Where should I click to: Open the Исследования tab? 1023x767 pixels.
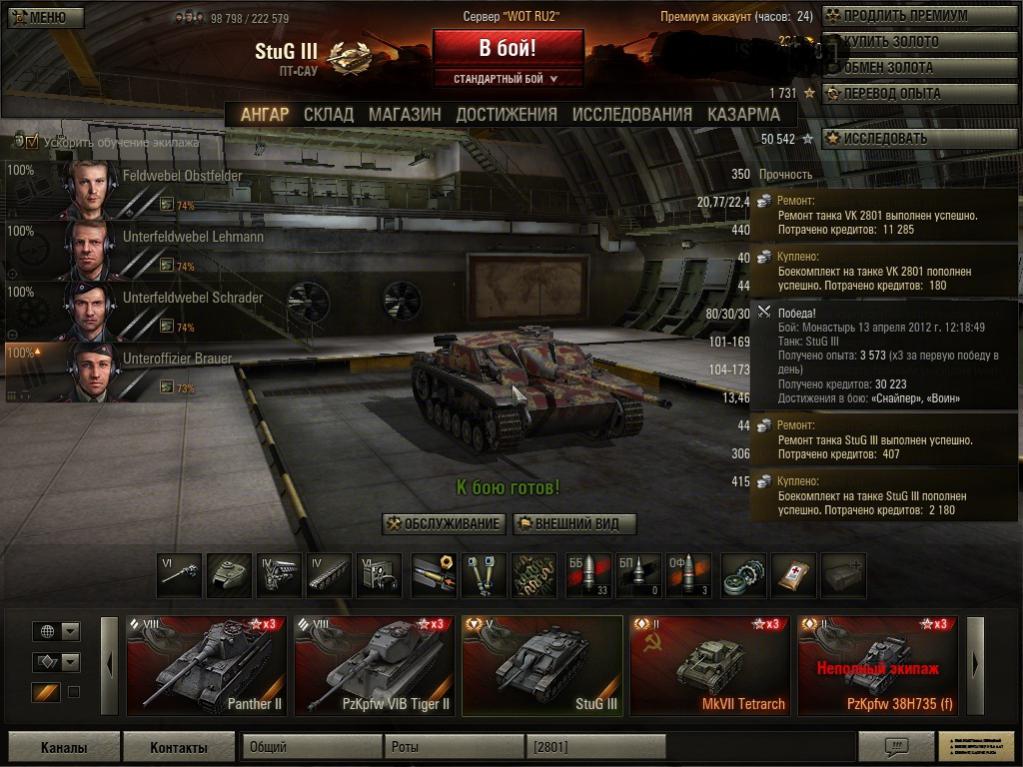tap(632, 114)
